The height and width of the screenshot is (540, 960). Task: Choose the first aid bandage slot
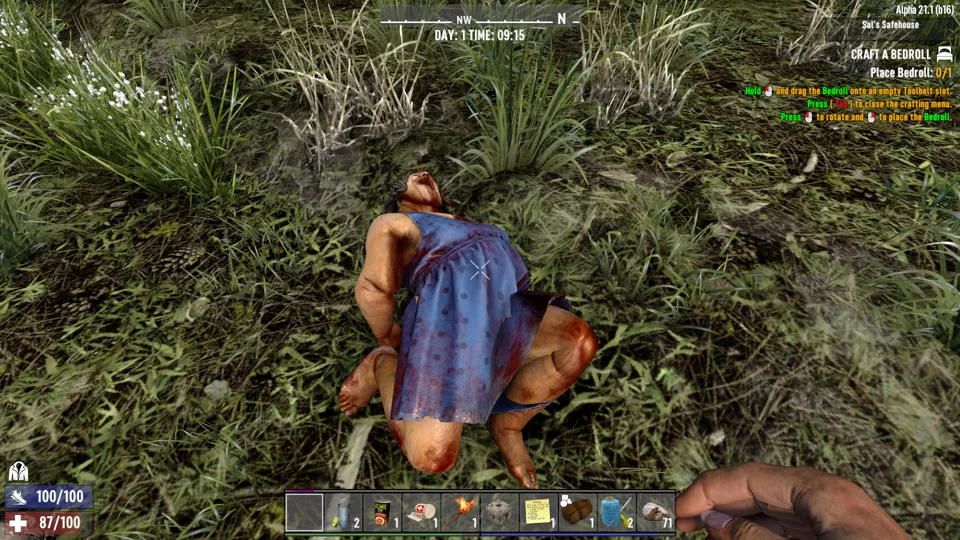[x=421, y=512]
